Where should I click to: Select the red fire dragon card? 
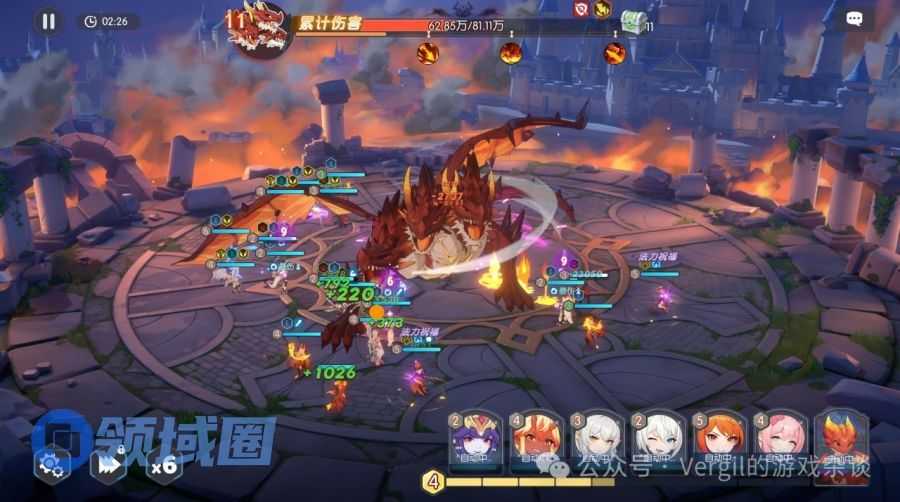point(838,440)
